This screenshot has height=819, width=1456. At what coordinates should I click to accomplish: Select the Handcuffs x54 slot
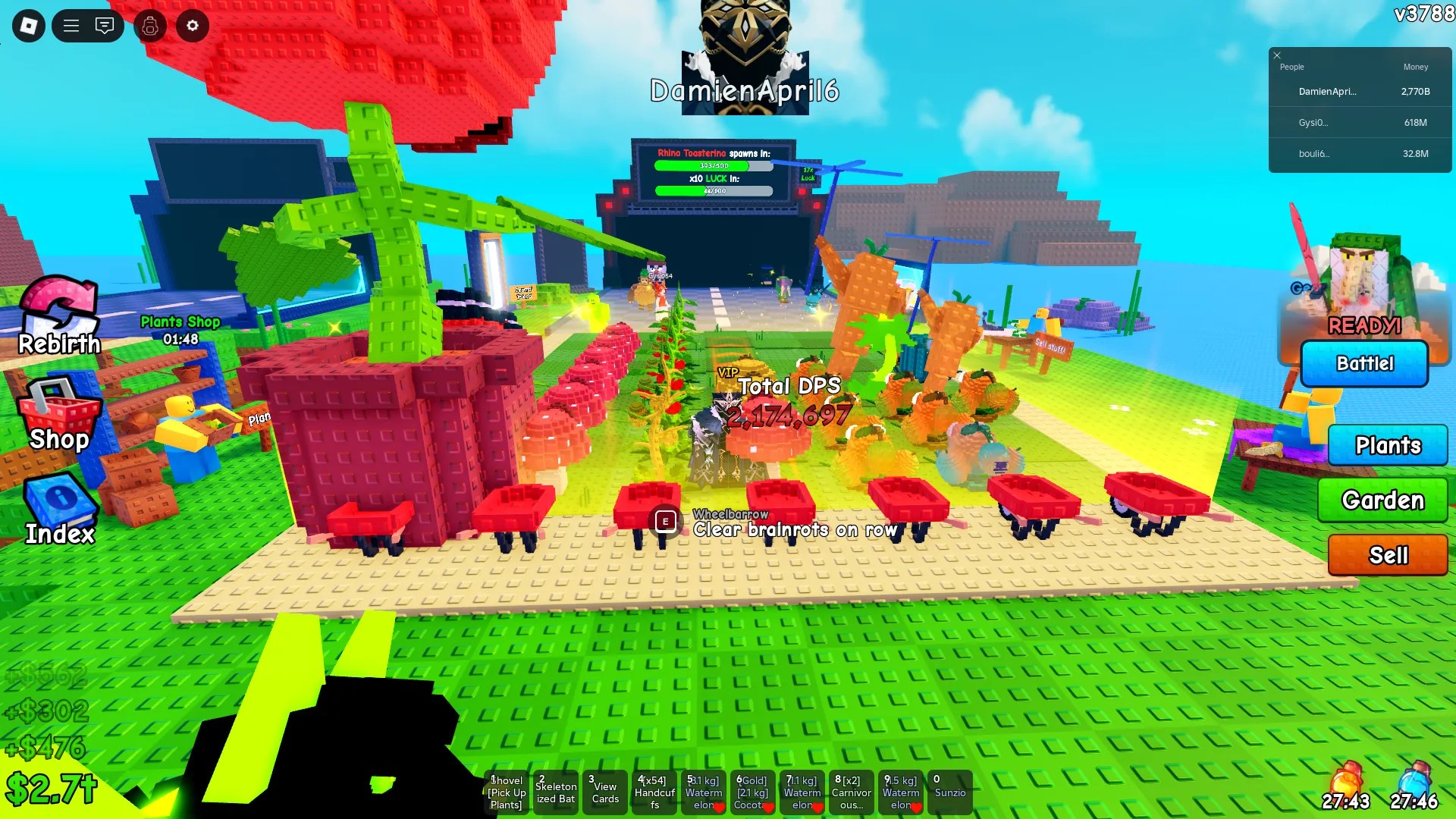654,792
